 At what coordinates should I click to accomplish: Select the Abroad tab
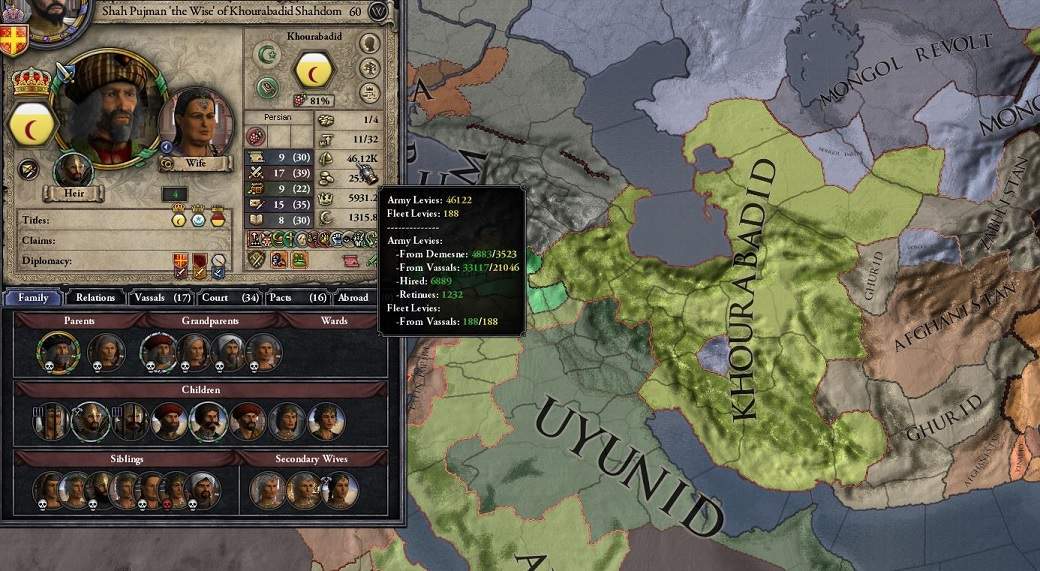pos(353,297)
